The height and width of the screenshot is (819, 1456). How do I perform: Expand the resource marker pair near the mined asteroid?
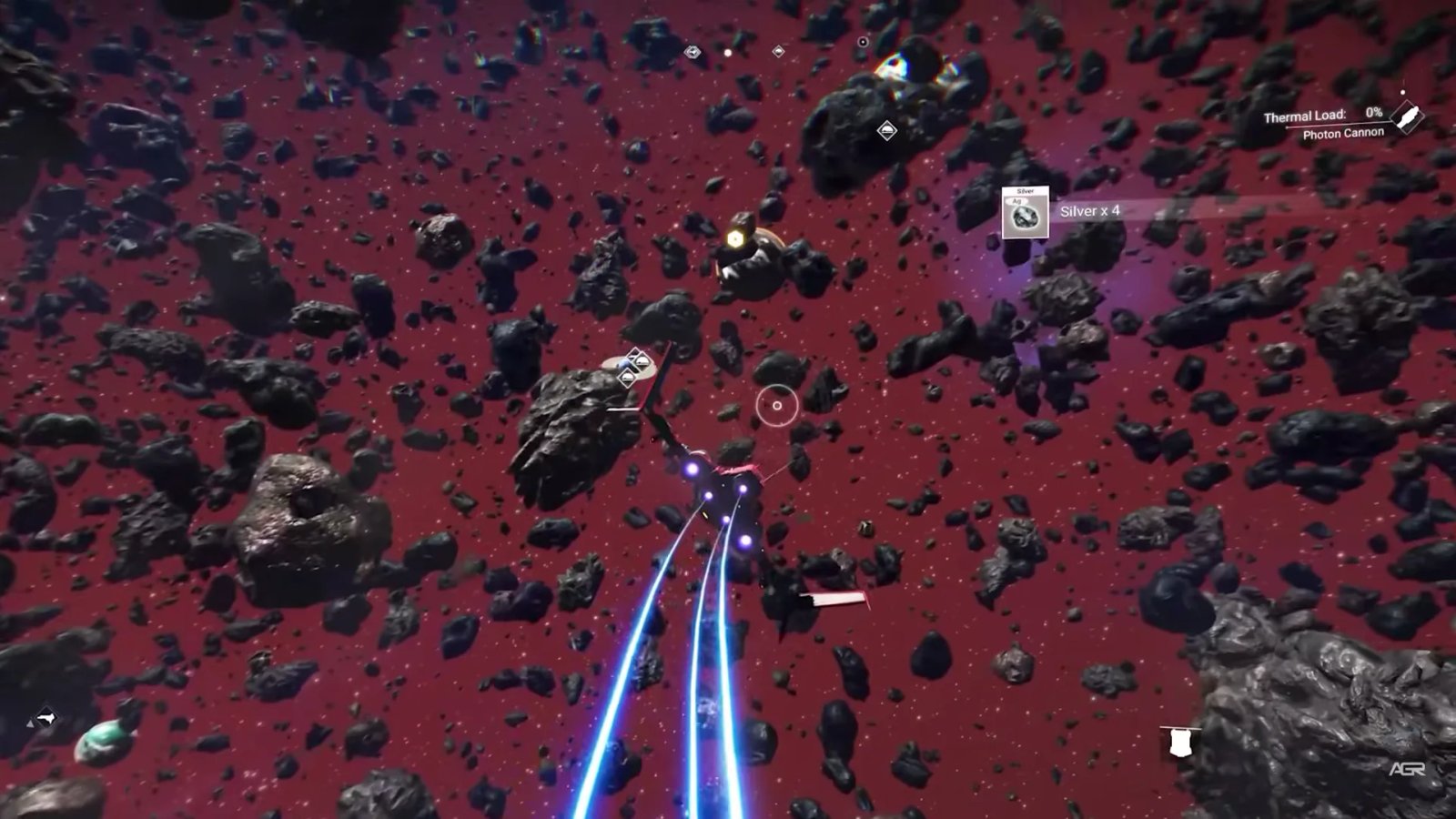[634, 369]
